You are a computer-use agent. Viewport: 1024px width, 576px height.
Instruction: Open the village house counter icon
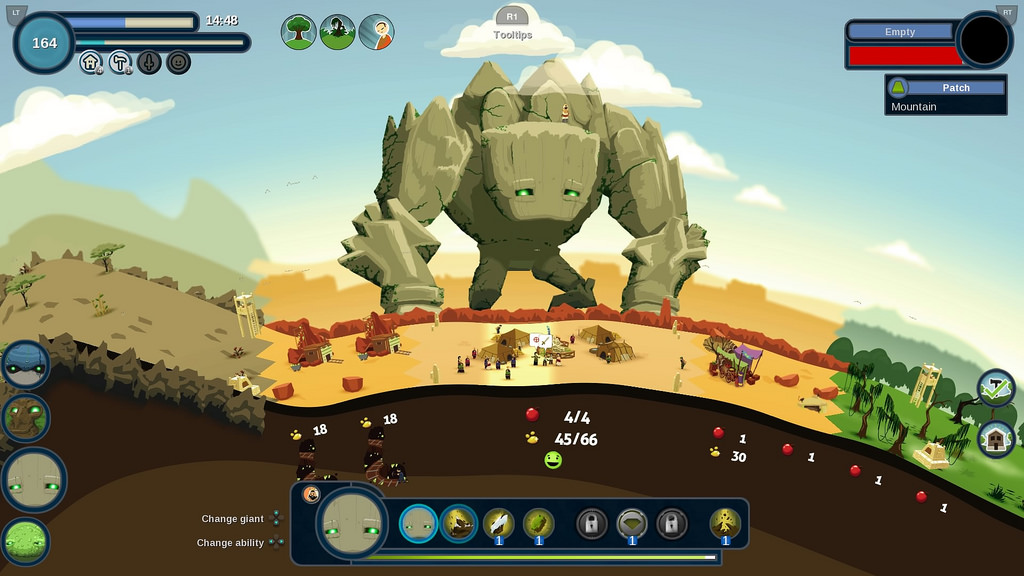click(x=91, y=62)
